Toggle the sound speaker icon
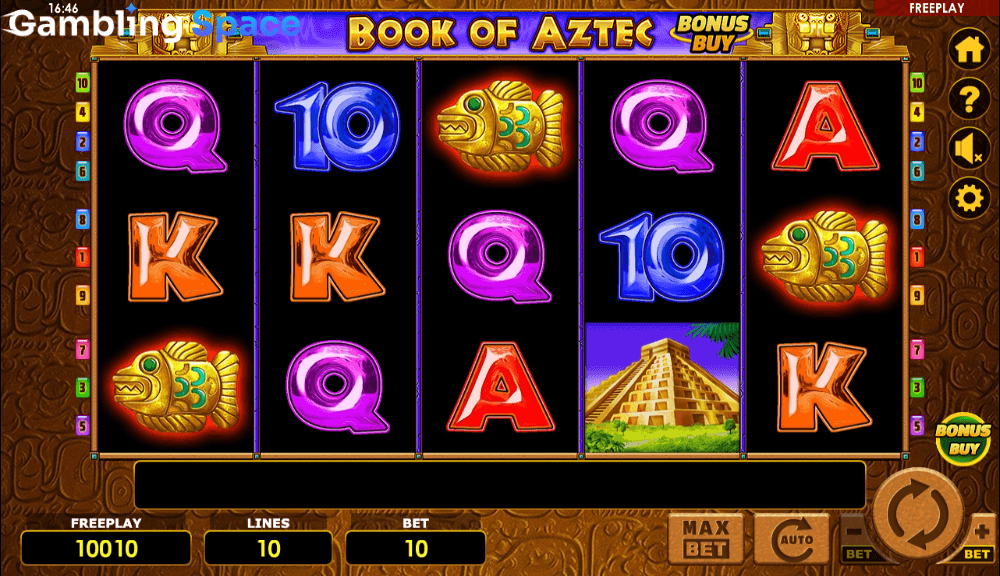The height and width of the screenshot is (576, 1000). [x=969, y=149]
